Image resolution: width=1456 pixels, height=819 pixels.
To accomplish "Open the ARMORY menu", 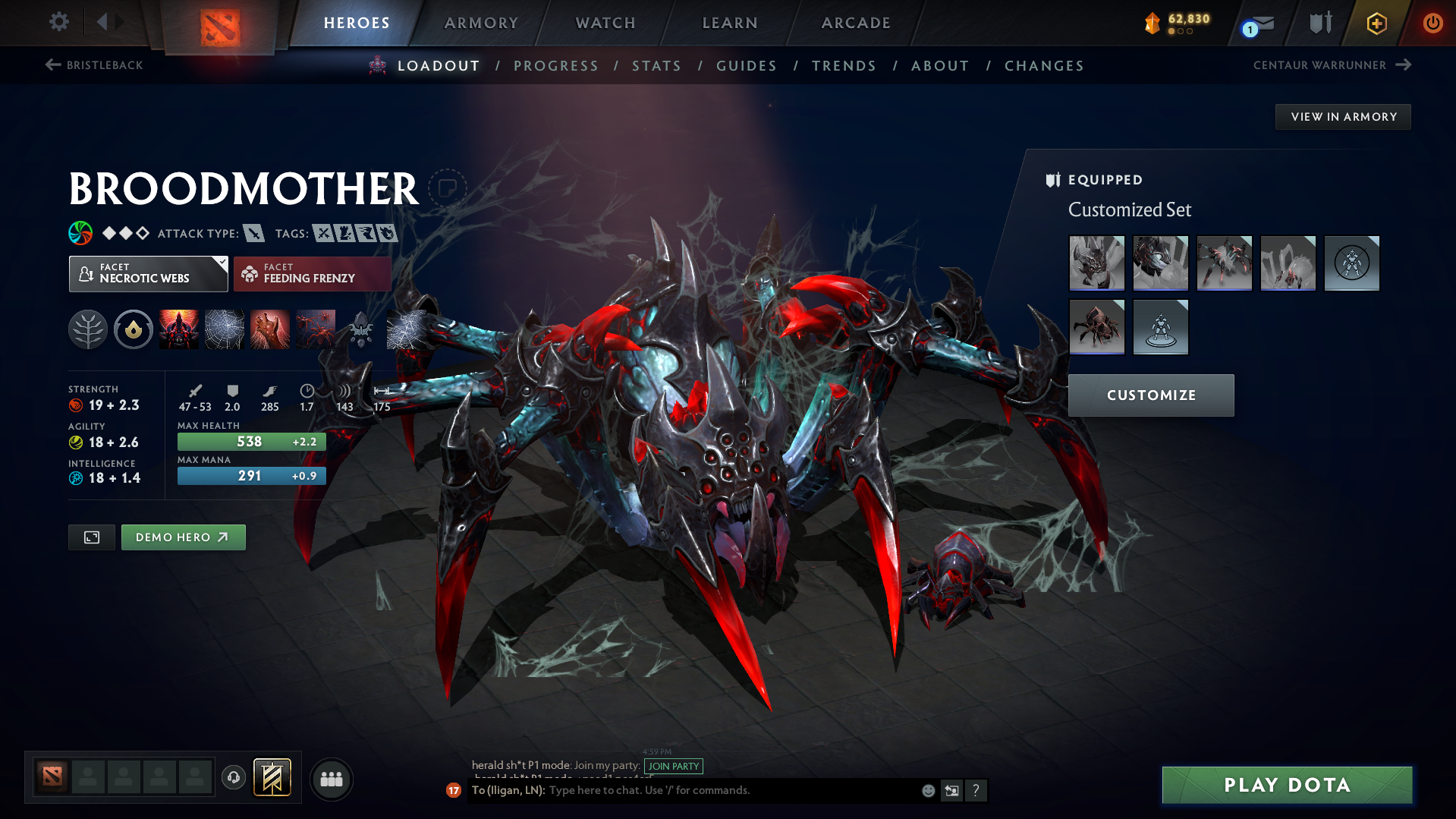I will point(481,23).
